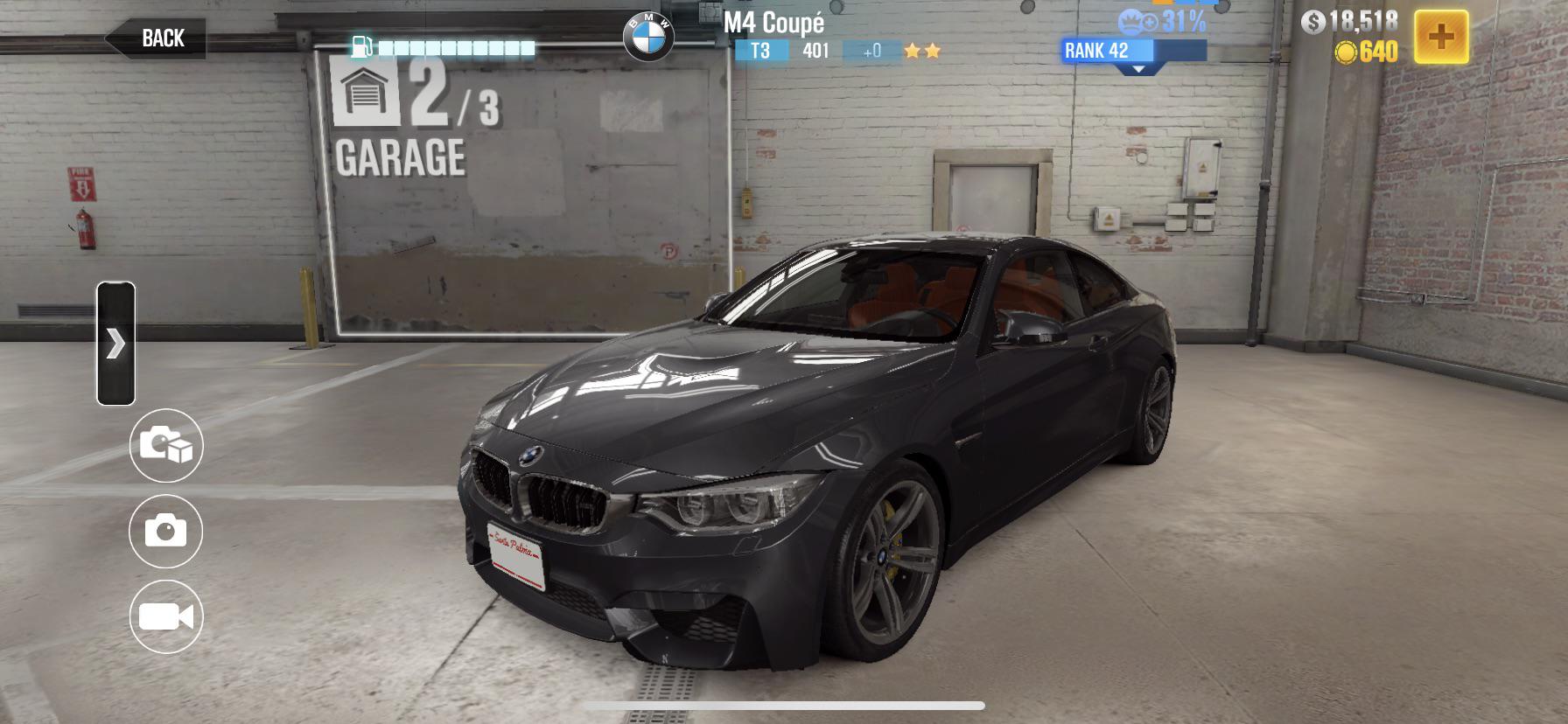Open the camera screenshot tool

165,531
